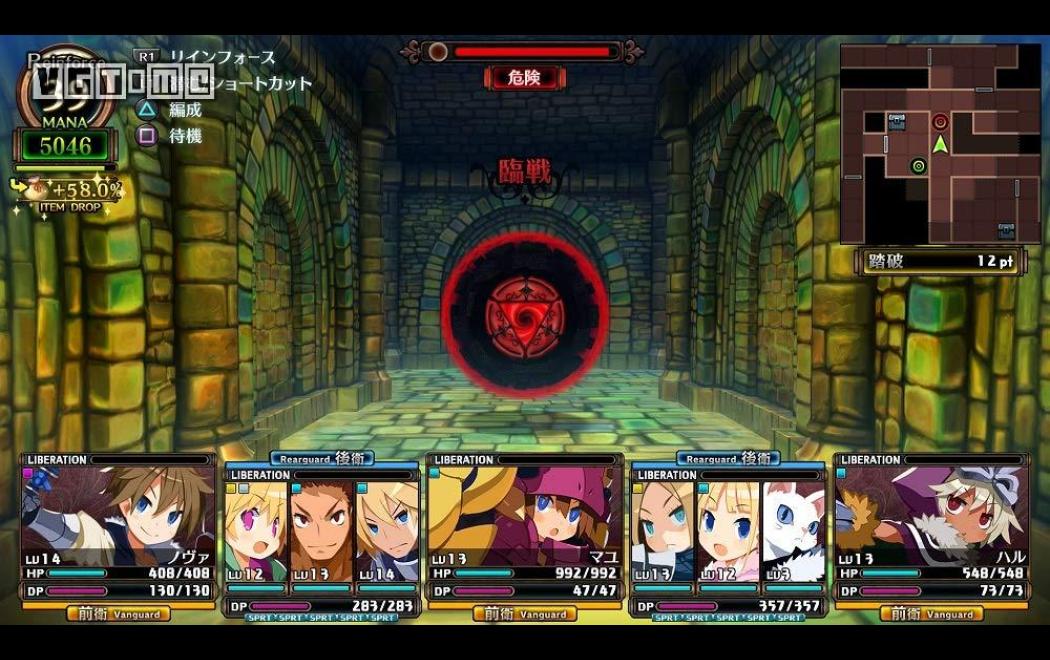The image size is (1050, 660).
Task: Click the red enemy marker on minimap
Action: (x=940, y=122)
